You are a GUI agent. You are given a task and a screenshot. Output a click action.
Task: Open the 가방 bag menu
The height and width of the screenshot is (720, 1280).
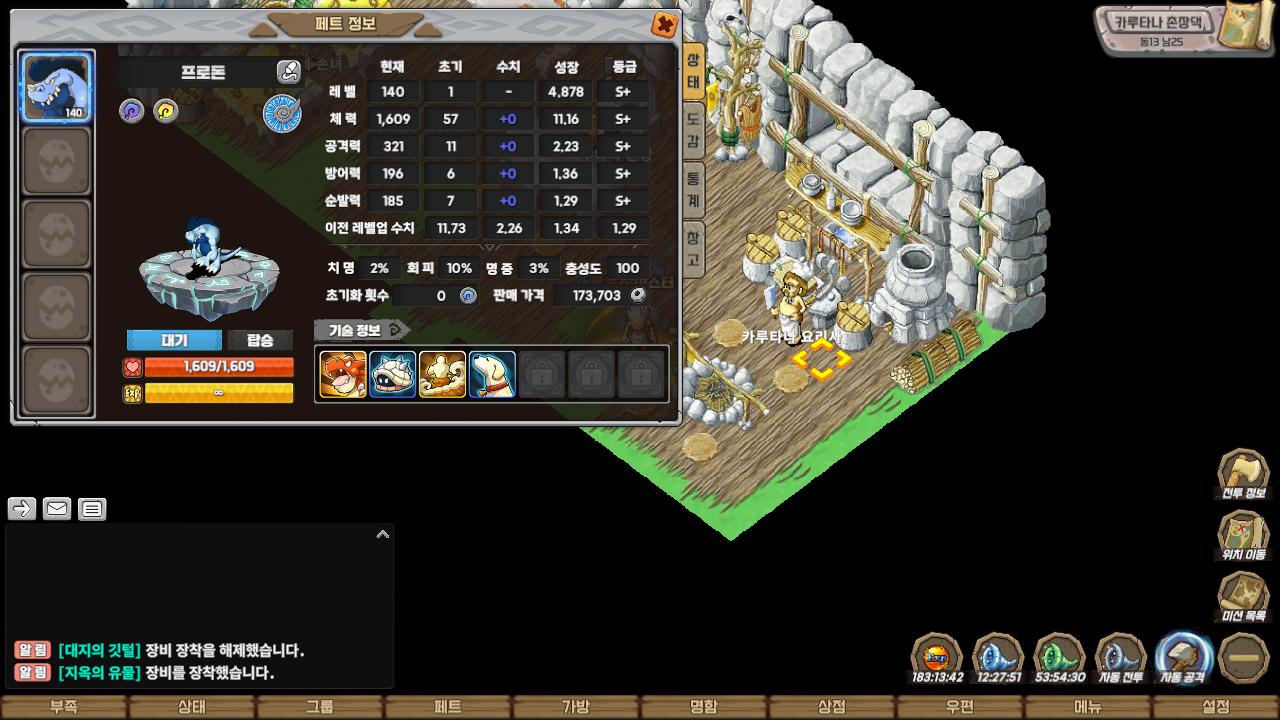(576, 707)
